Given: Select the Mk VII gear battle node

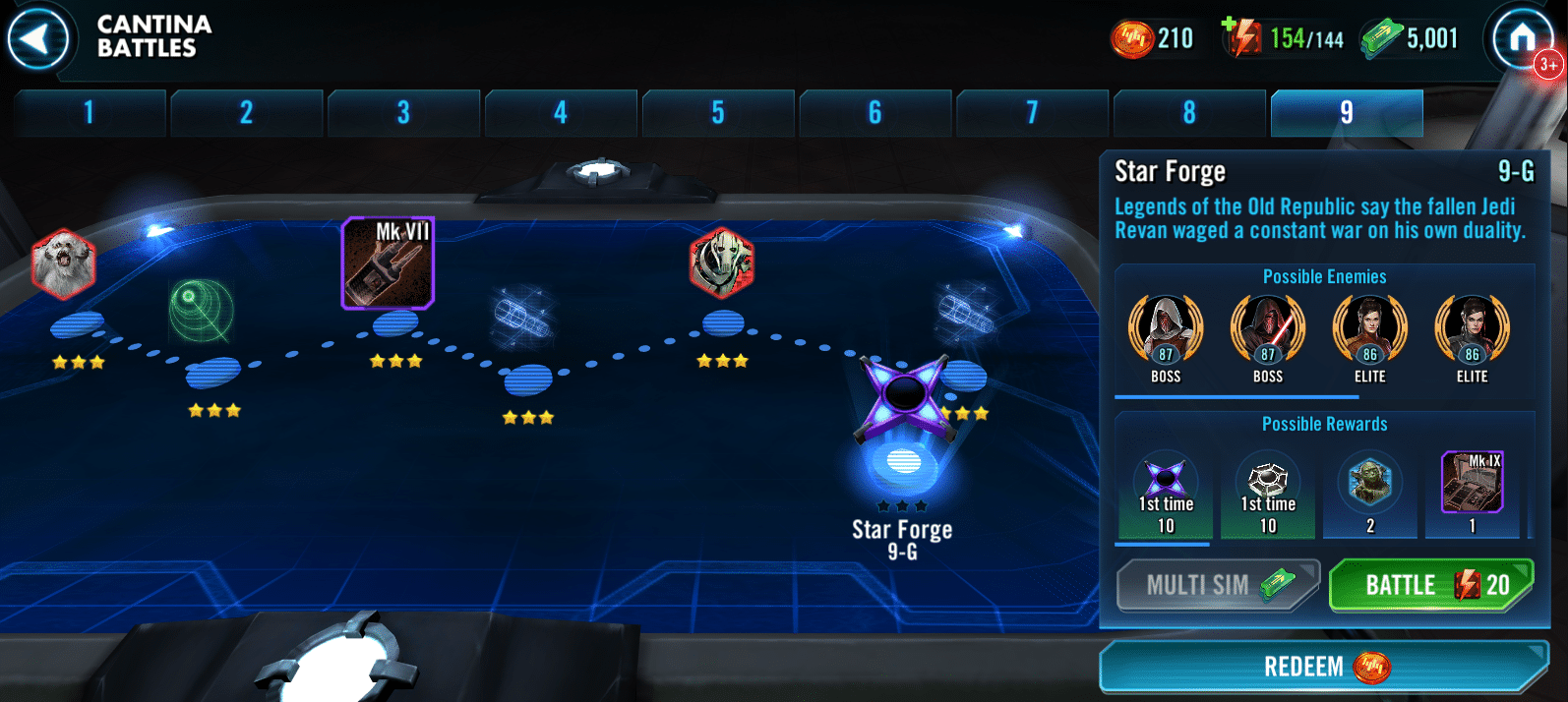Looking at the screenshot, I should coord(388,263).
